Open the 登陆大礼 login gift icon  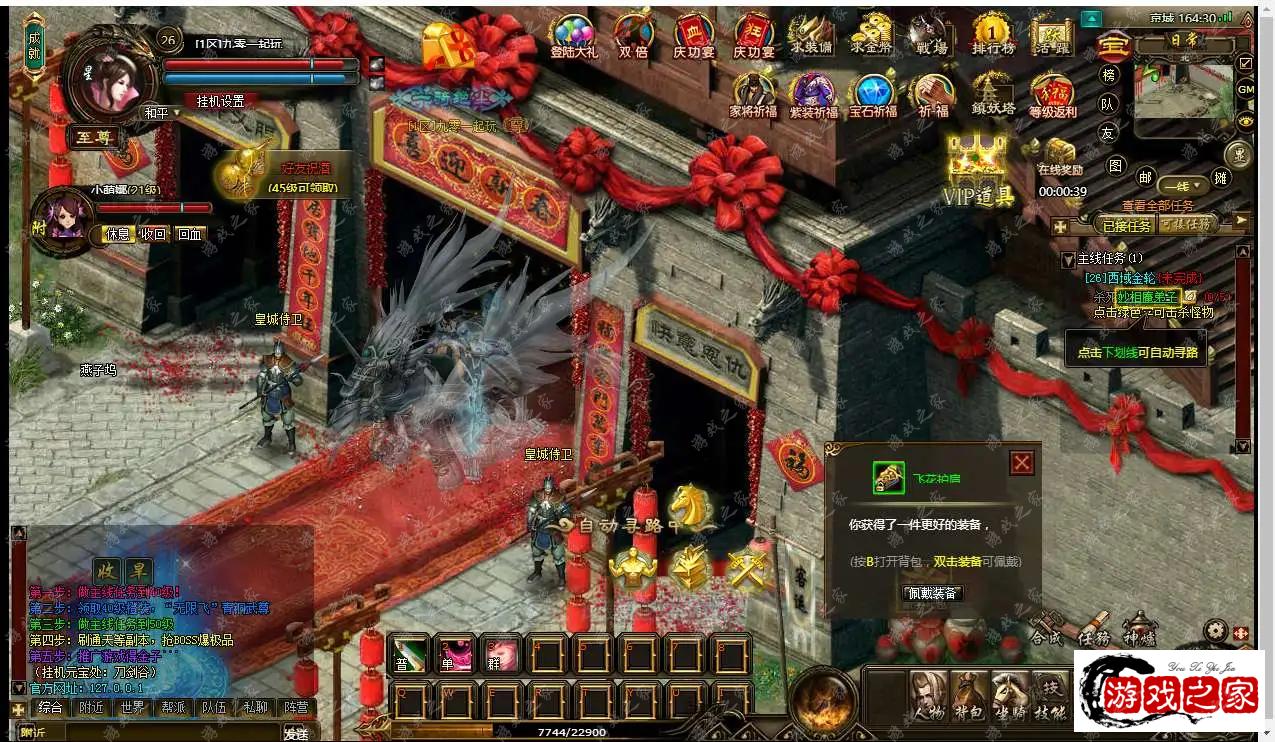[573, 36]
